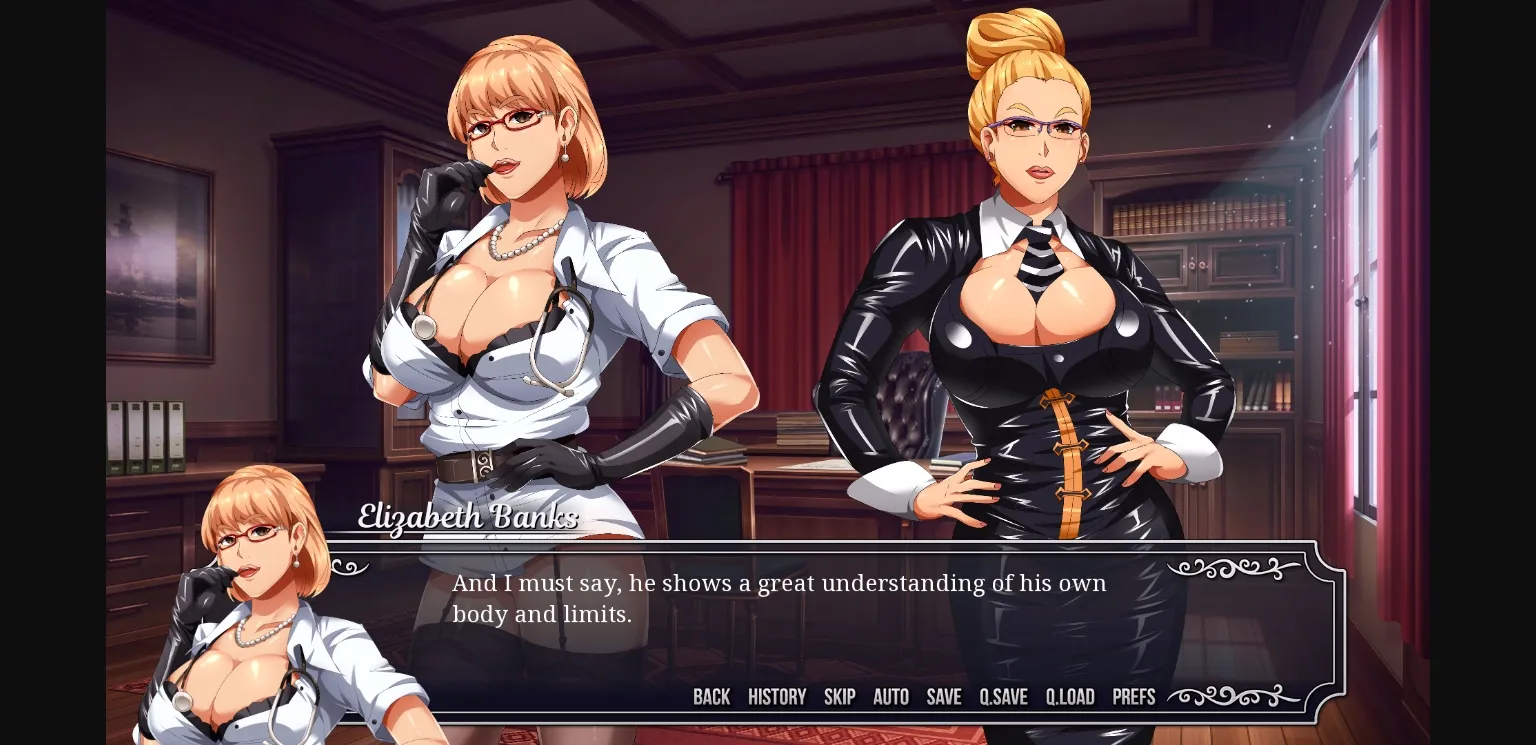1536x745 pixels.
Task: Click the latex-clad blonde character sprite
Action: (1030, 300)
